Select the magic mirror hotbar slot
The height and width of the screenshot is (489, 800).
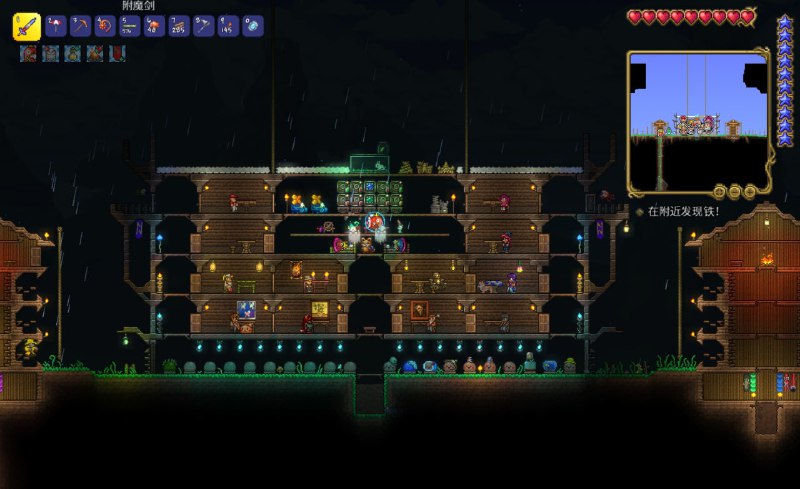(x=252, y=25)
